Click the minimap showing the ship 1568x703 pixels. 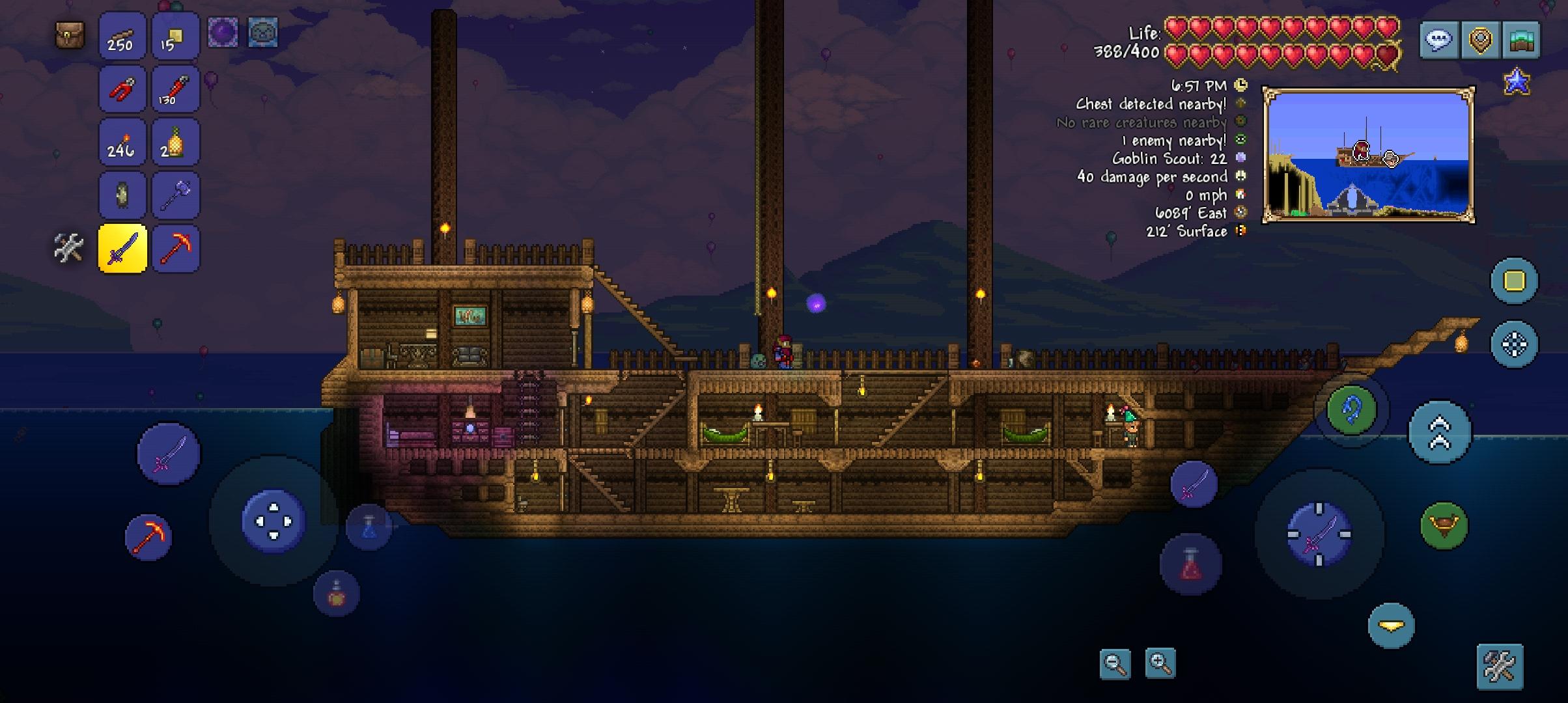coord(1368,155)
